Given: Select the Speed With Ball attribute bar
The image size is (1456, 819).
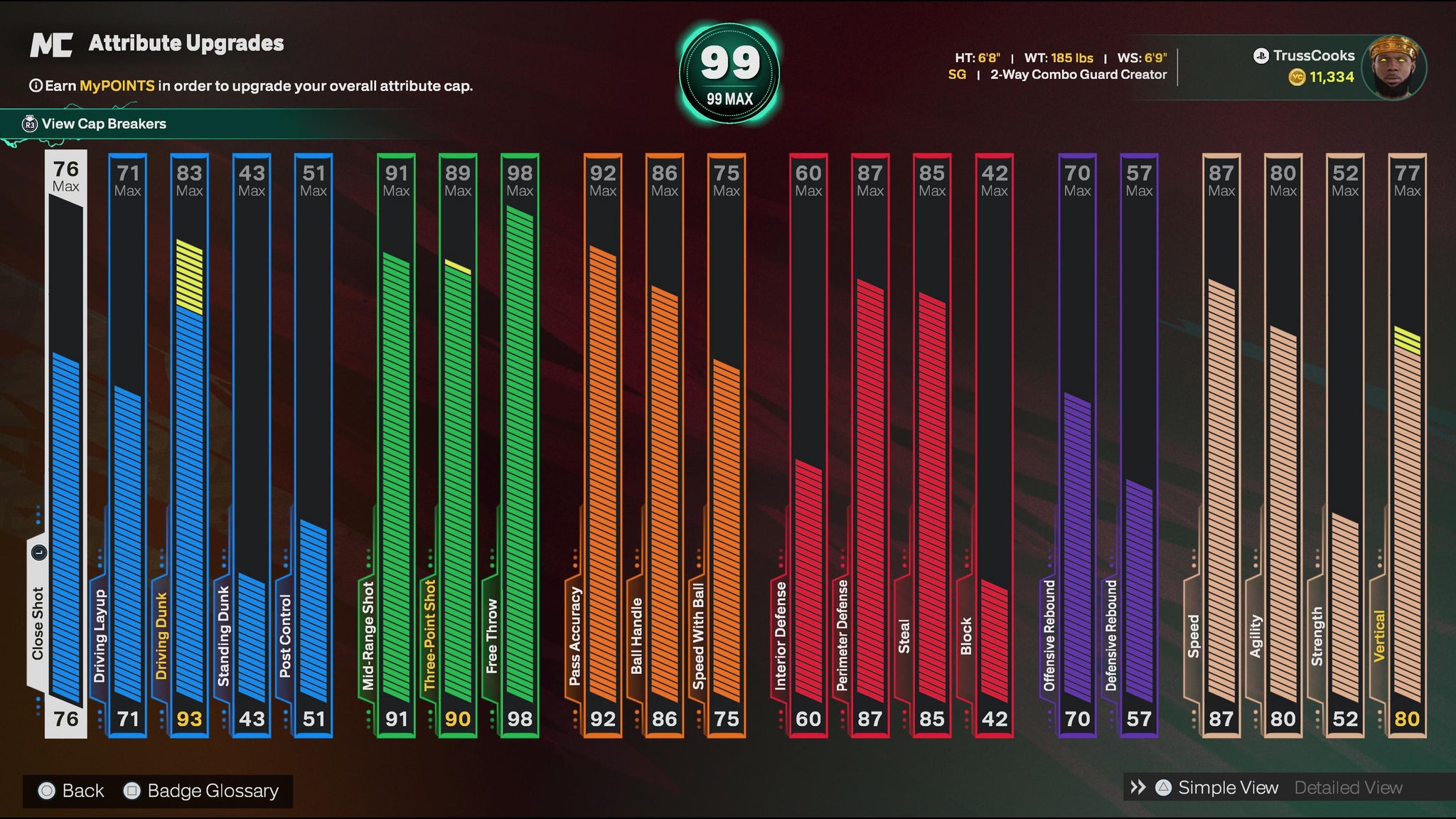Looking at the screenshot, I should tap(727, 444).
